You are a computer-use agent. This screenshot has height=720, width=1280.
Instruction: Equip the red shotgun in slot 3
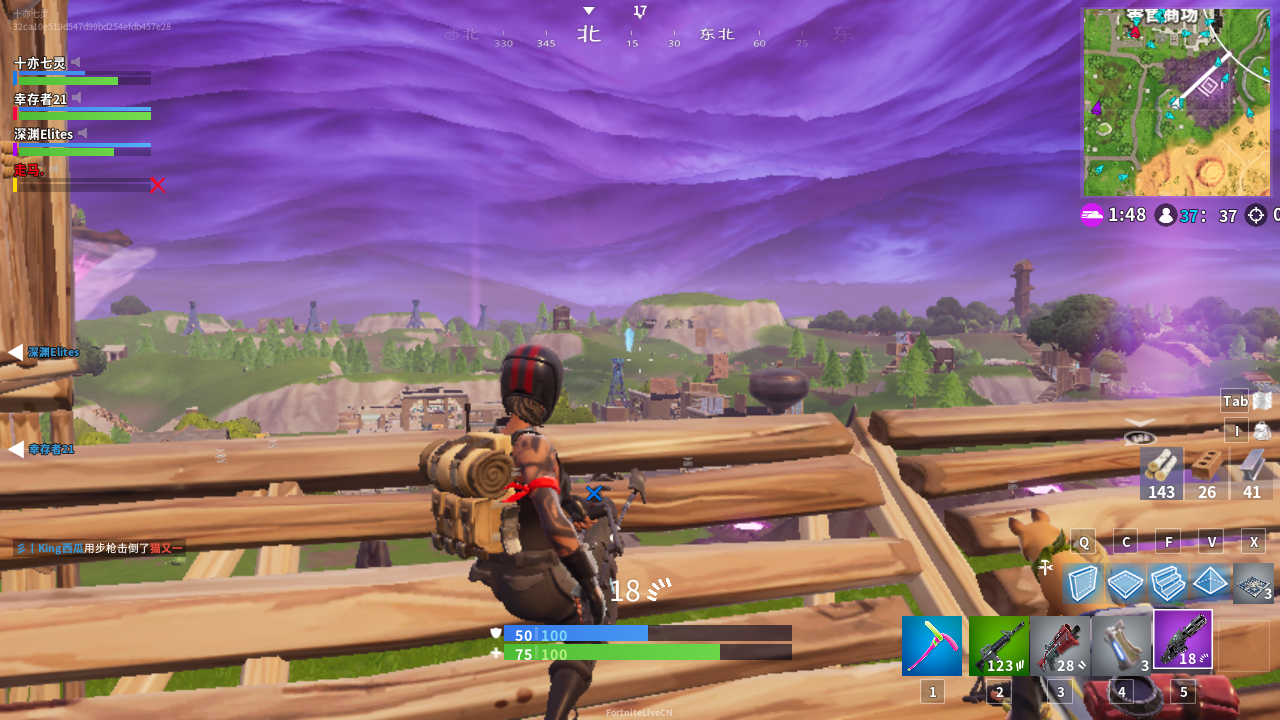tap(1060, 645)
